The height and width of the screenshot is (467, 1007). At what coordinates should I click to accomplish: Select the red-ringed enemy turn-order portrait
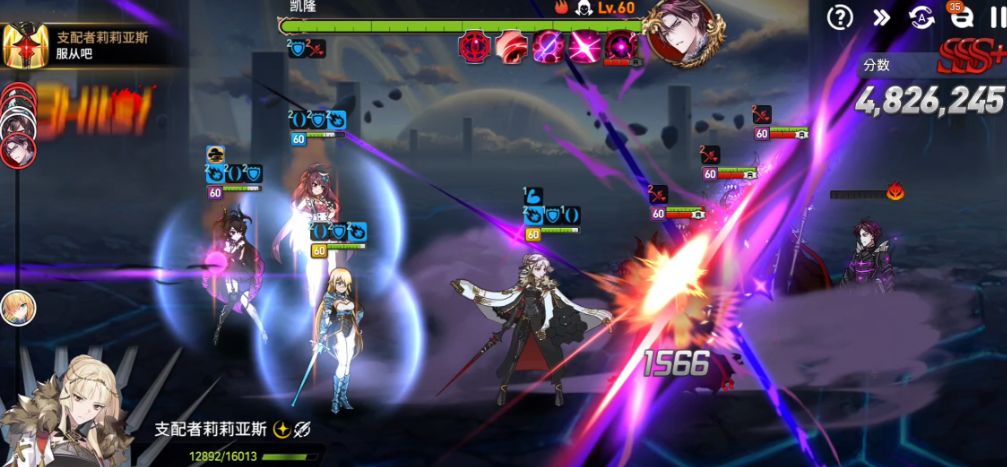[20, 150]
